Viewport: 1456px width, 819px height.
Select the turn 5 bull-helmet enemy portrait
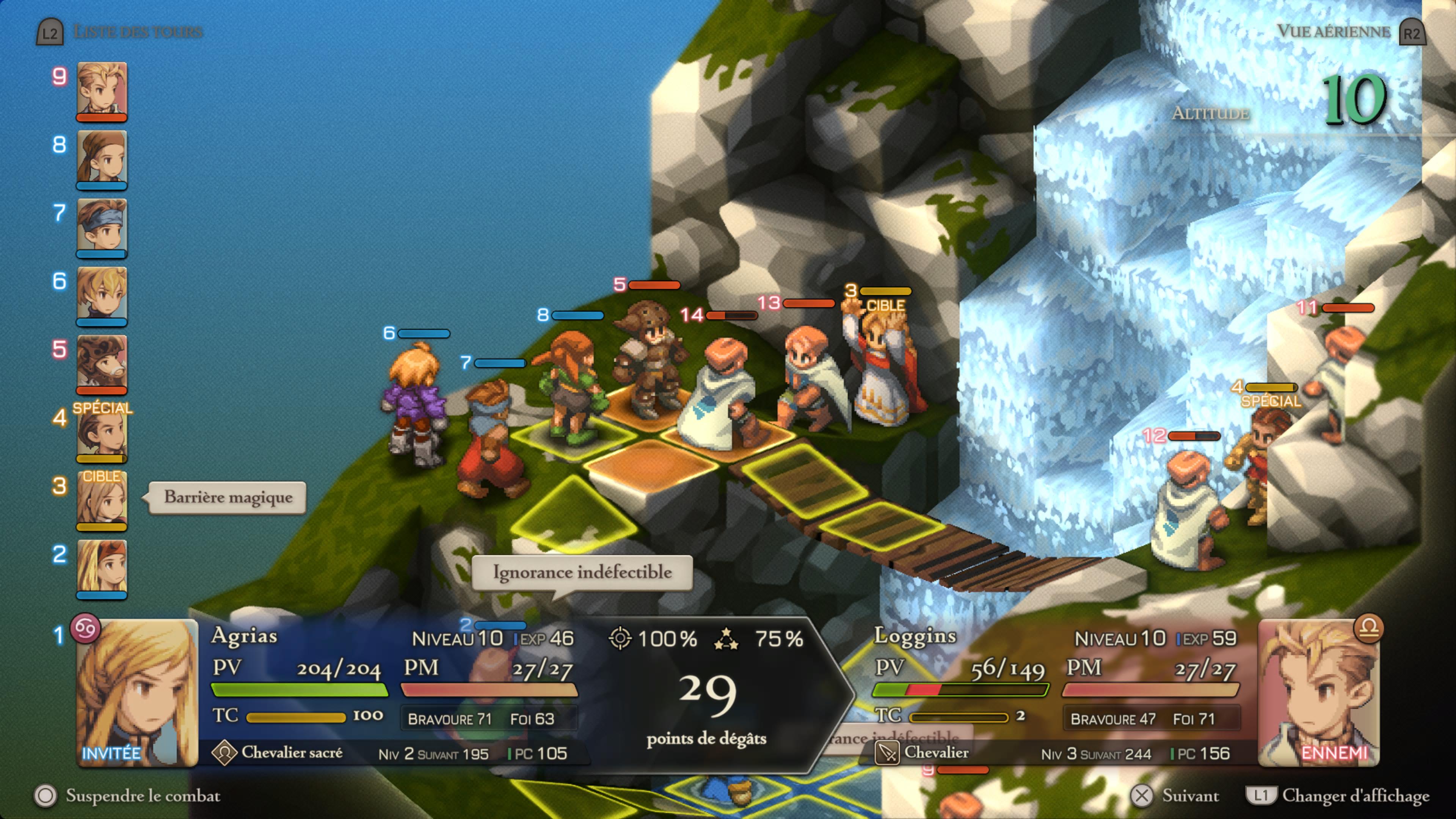tap(102, 364)
